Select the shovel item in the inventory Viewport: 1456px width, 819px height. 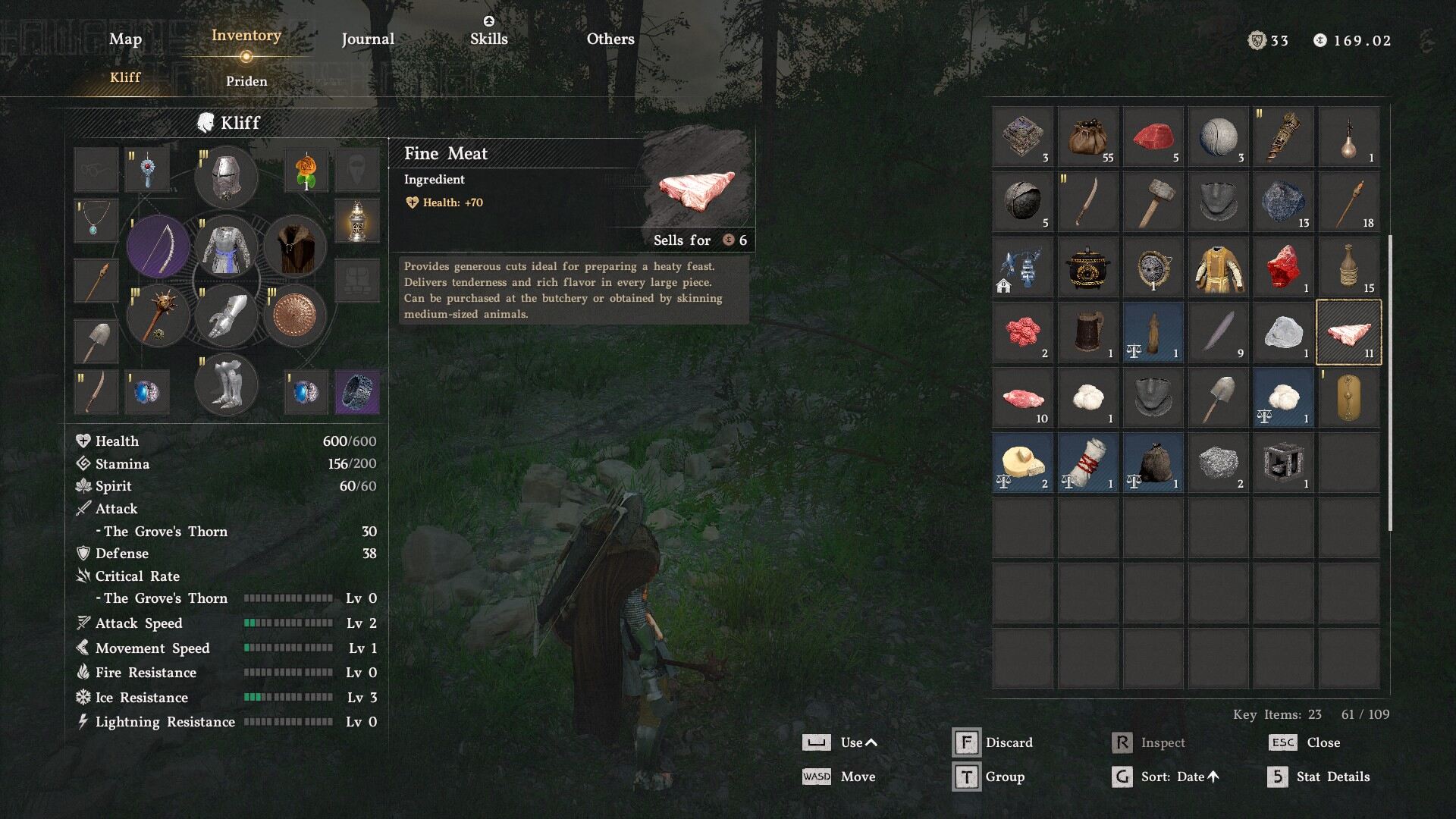[x=1218, y=398]
